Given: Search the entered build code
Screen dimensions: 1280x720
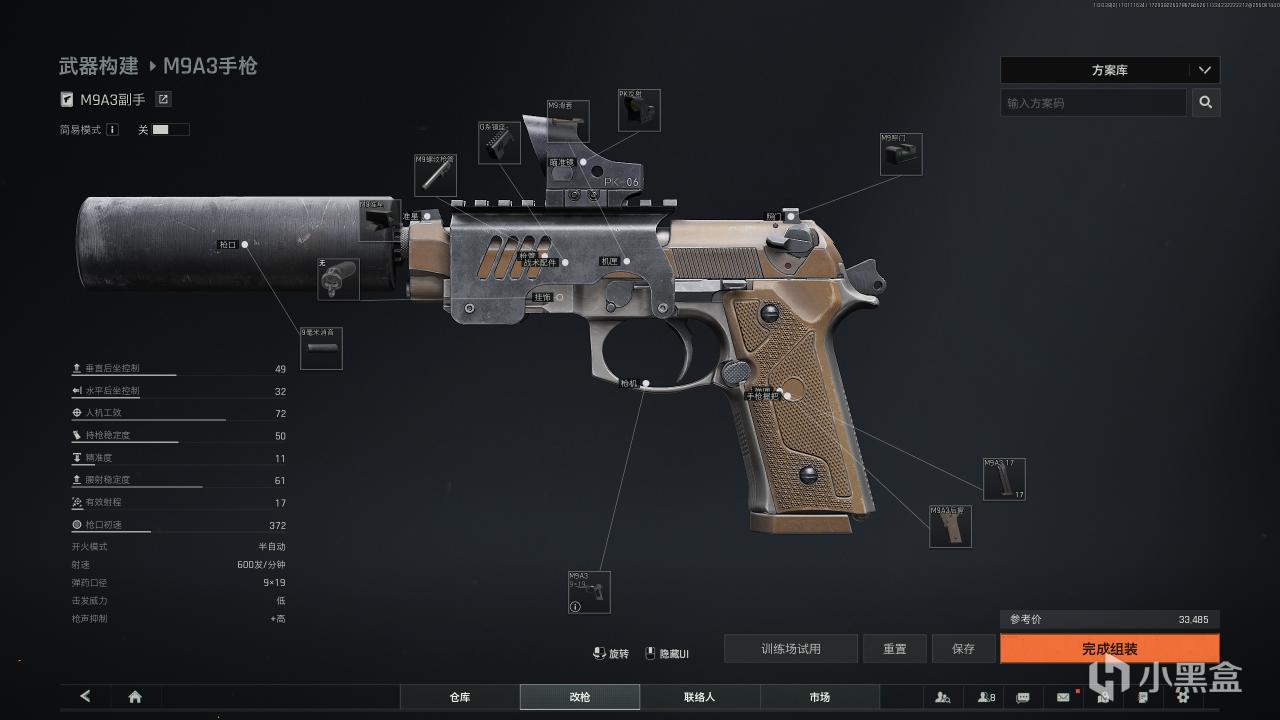Looking at the screenshot, I should pyautogui.click(x=1206, y=102).
